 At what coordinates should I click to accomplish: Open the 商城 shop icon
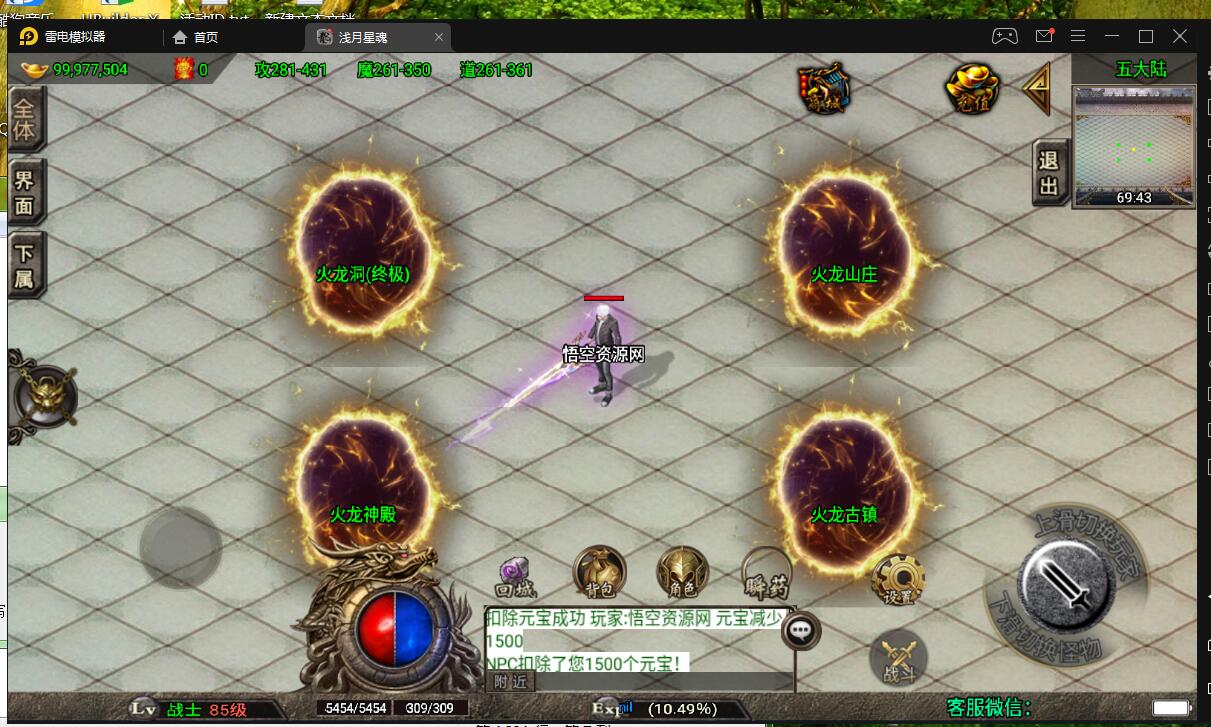(x=825, y=88)
